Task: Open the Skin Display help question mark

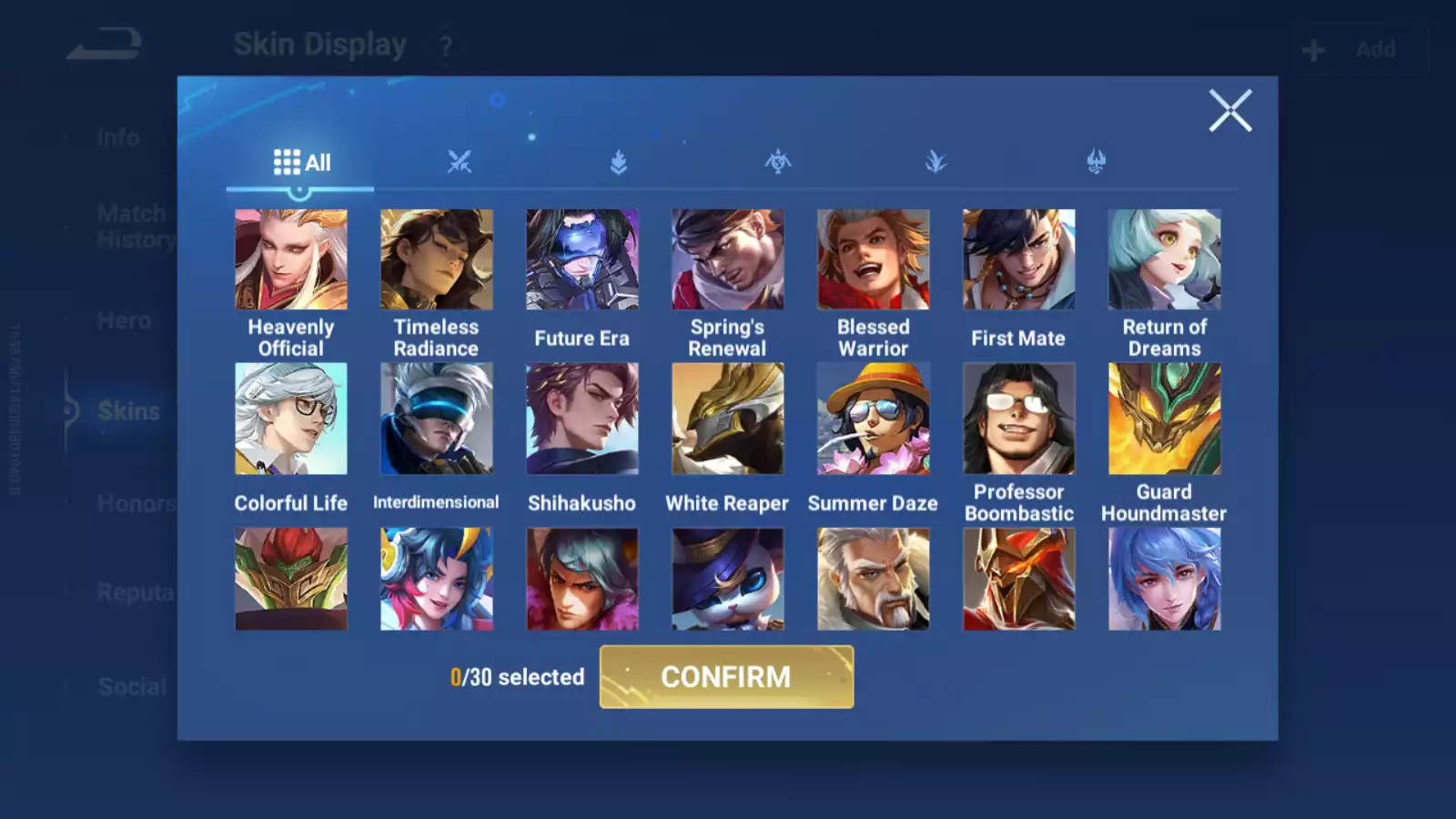Action: pos(444,45)
